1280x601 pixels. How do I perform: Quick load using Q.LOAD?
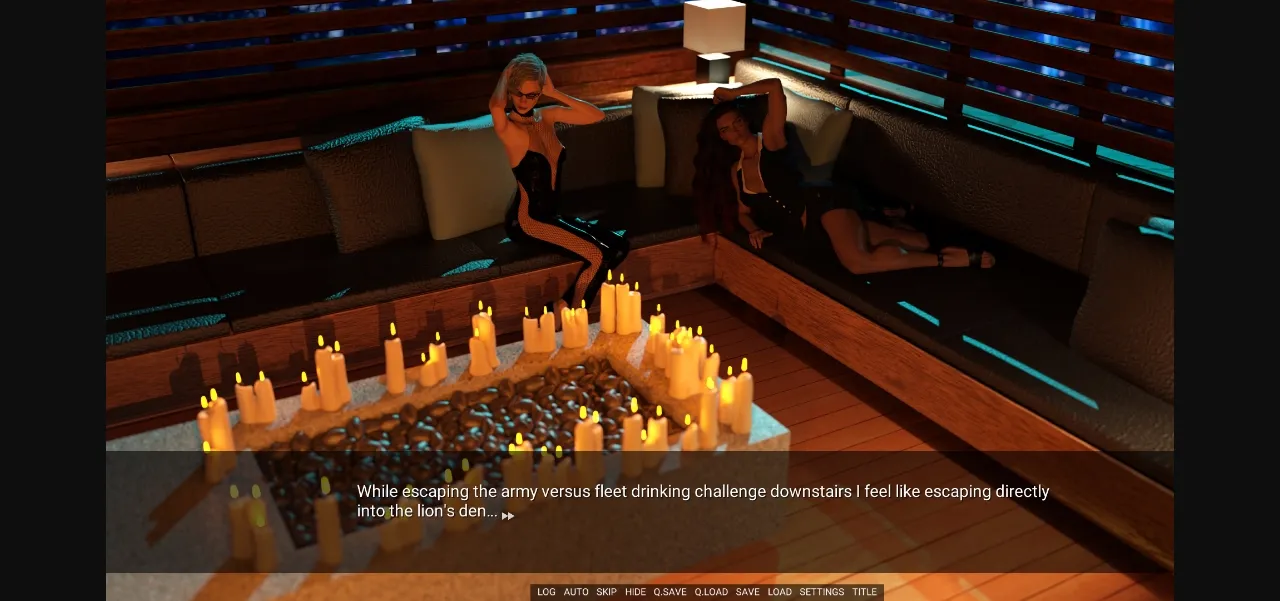coord(711,592)
